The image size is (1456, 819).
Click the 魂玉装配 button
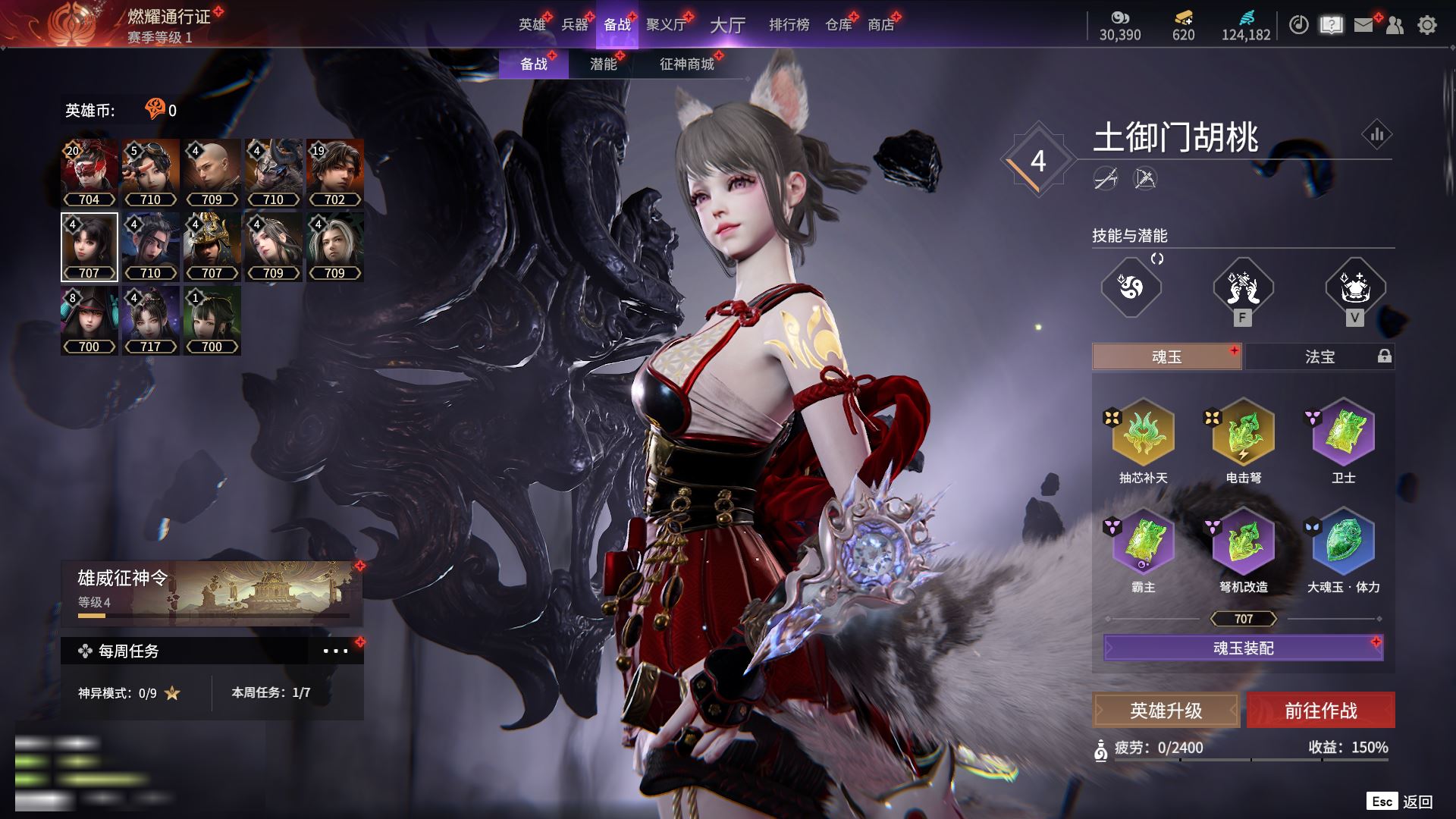coord(1243,648)
